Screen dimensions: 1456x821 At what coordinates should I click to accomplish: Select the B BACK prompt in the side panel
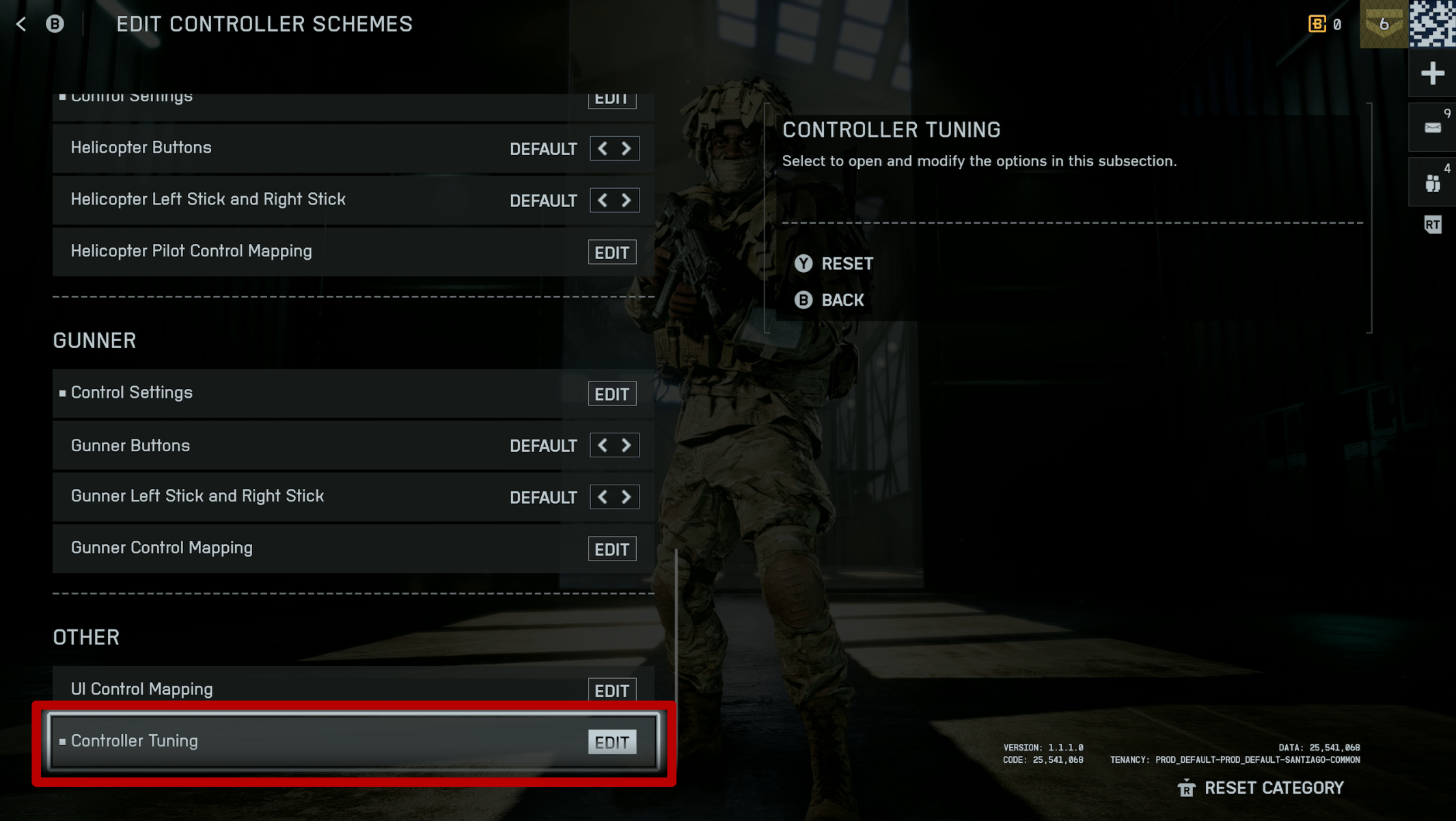coord(829,300)
